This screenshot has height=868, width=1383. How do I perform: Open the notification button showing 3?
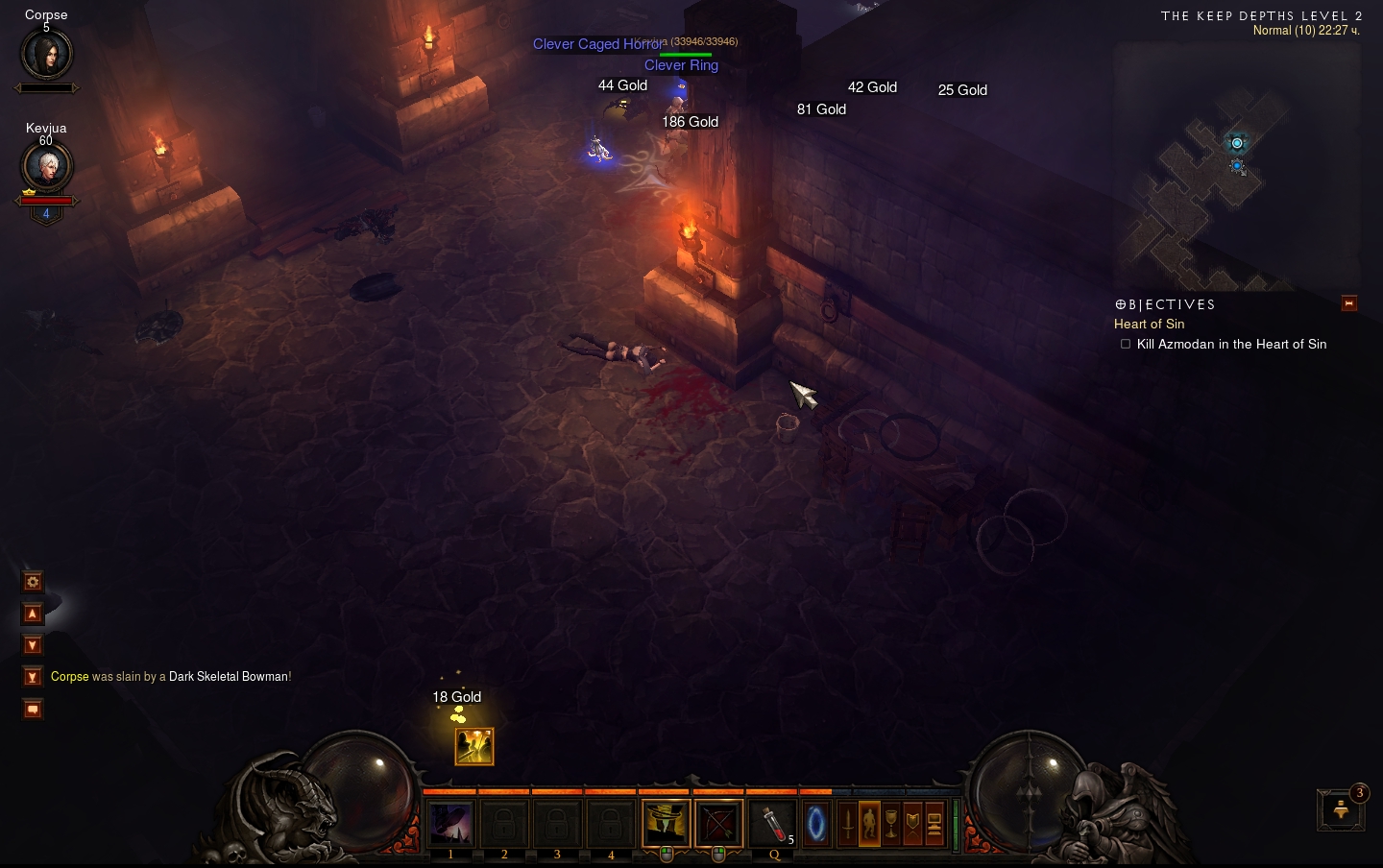click(x=1342, y=810)
